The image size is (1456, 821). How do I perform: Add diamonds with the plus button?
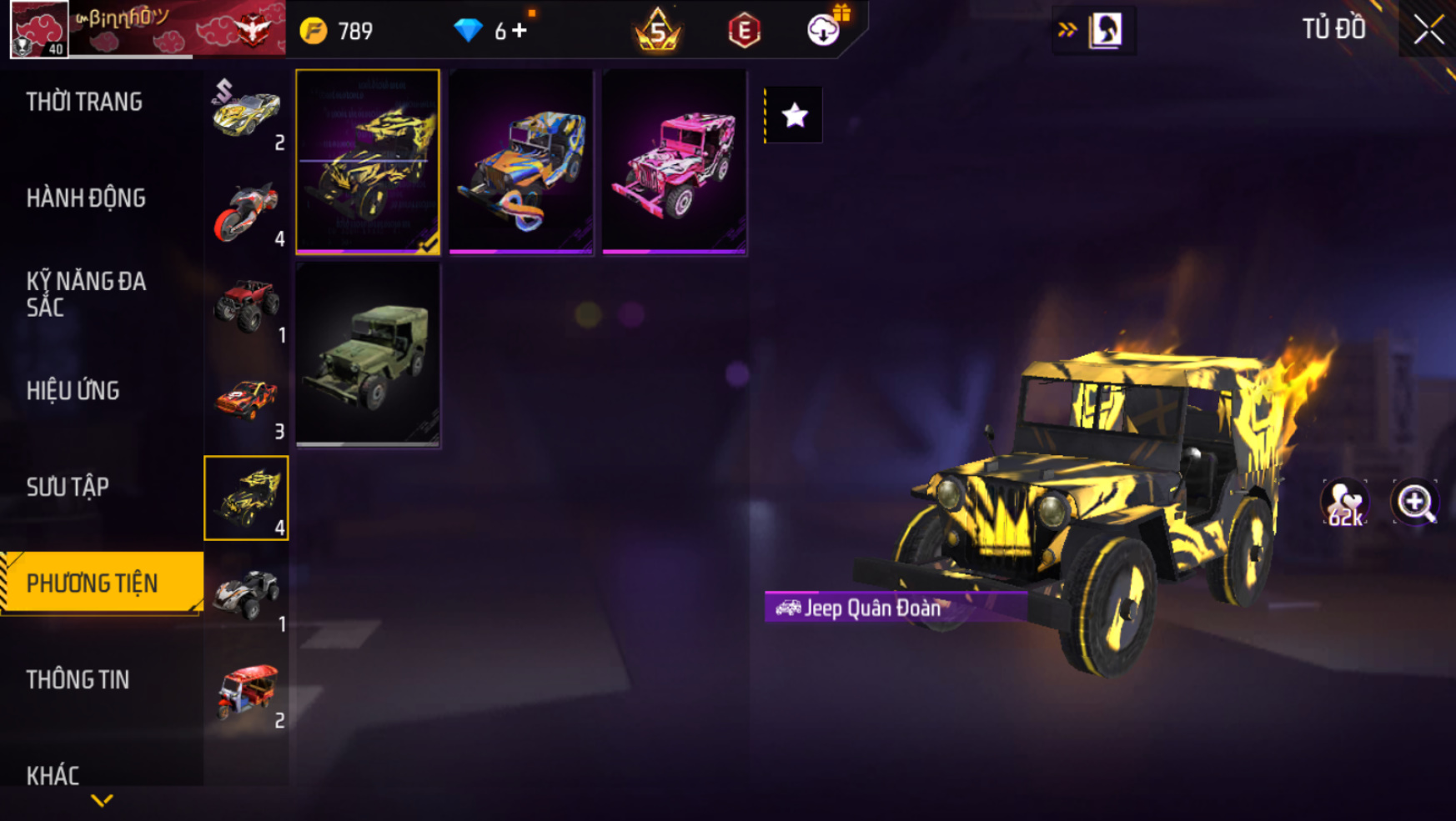pyautogui.click(x=520, y=31)
